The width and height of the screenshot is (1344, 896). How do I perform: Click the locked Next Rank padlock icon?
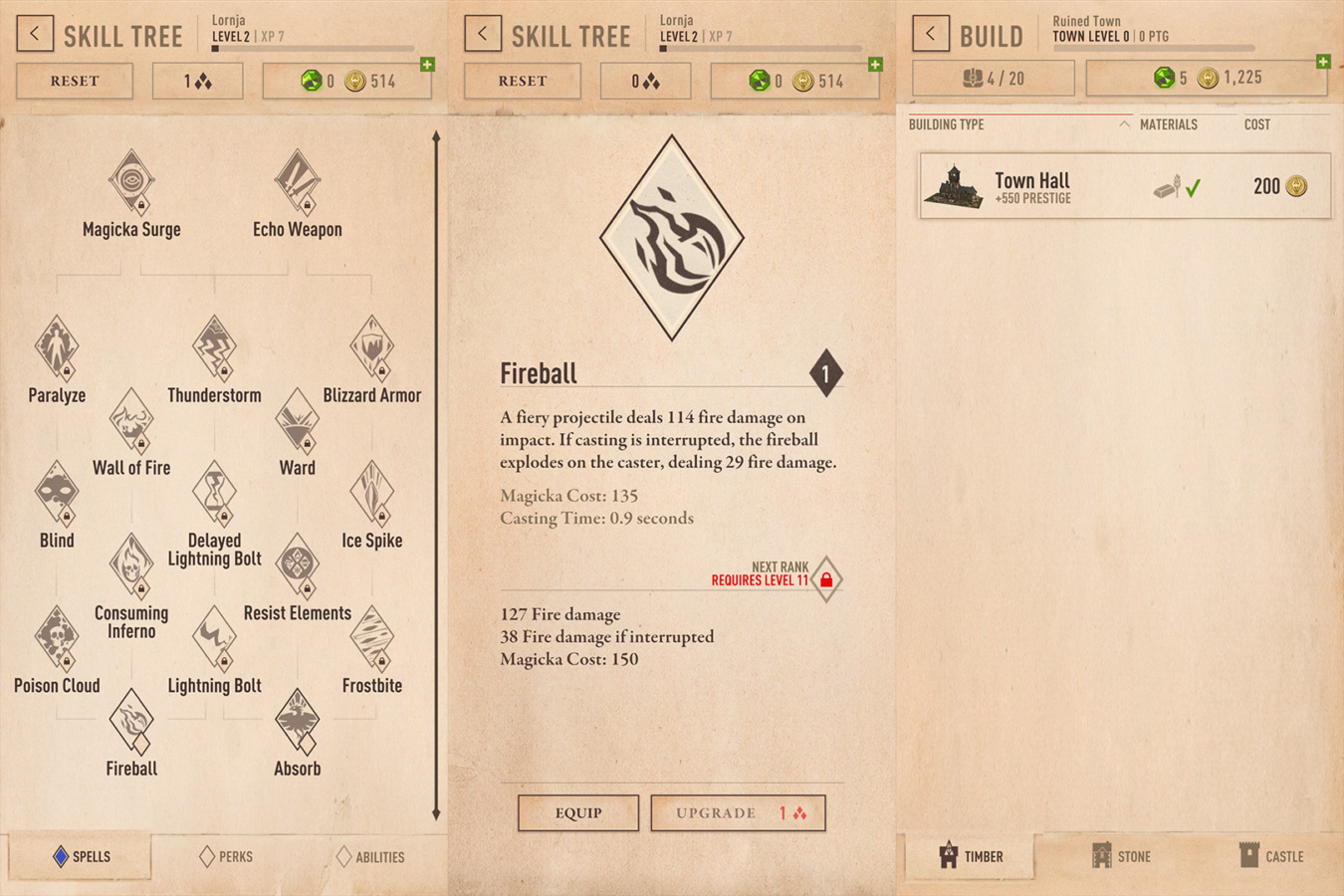point(827,577)
